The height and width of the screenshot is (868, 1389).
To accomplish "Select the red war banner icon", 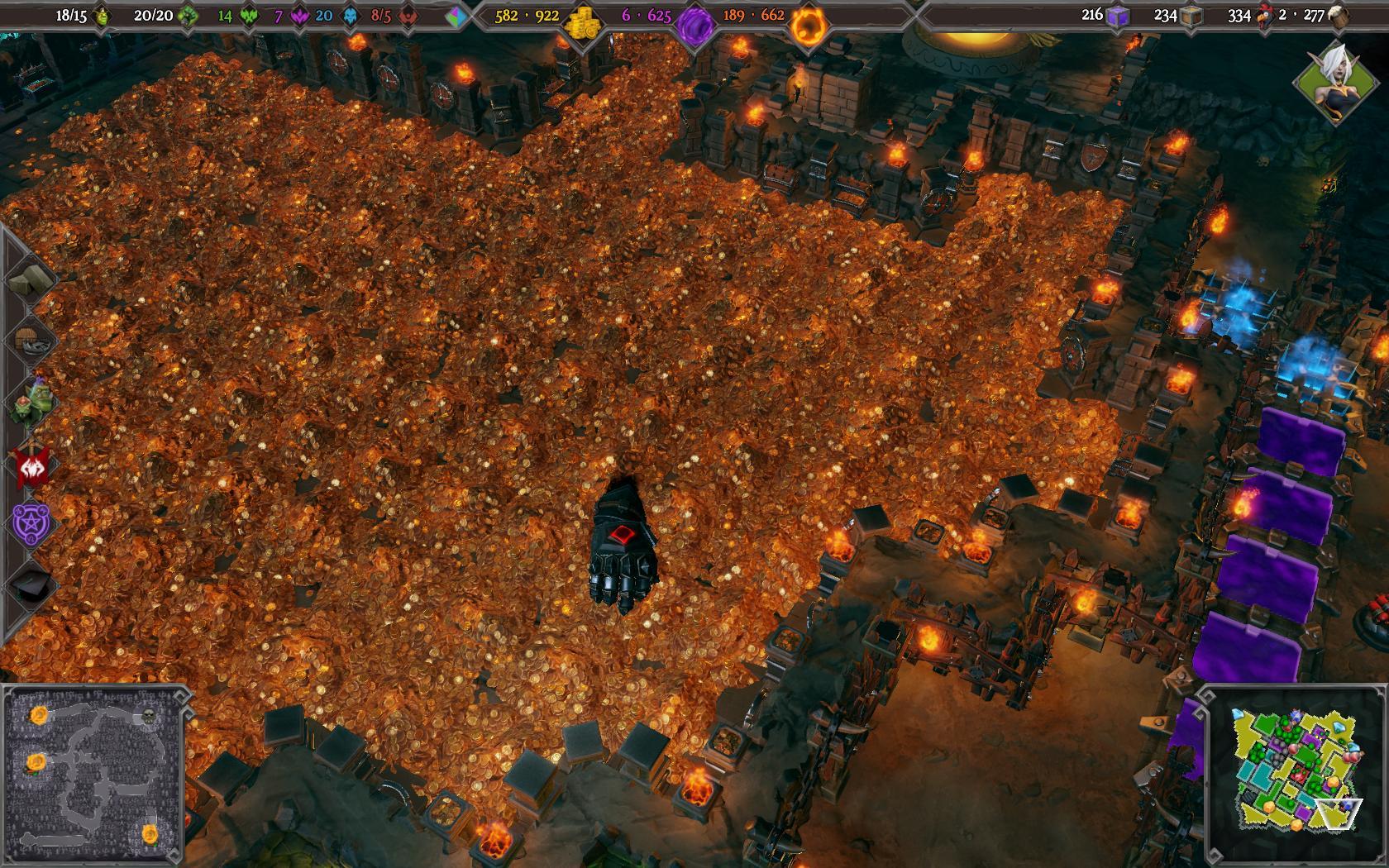I will click(31, 465).
